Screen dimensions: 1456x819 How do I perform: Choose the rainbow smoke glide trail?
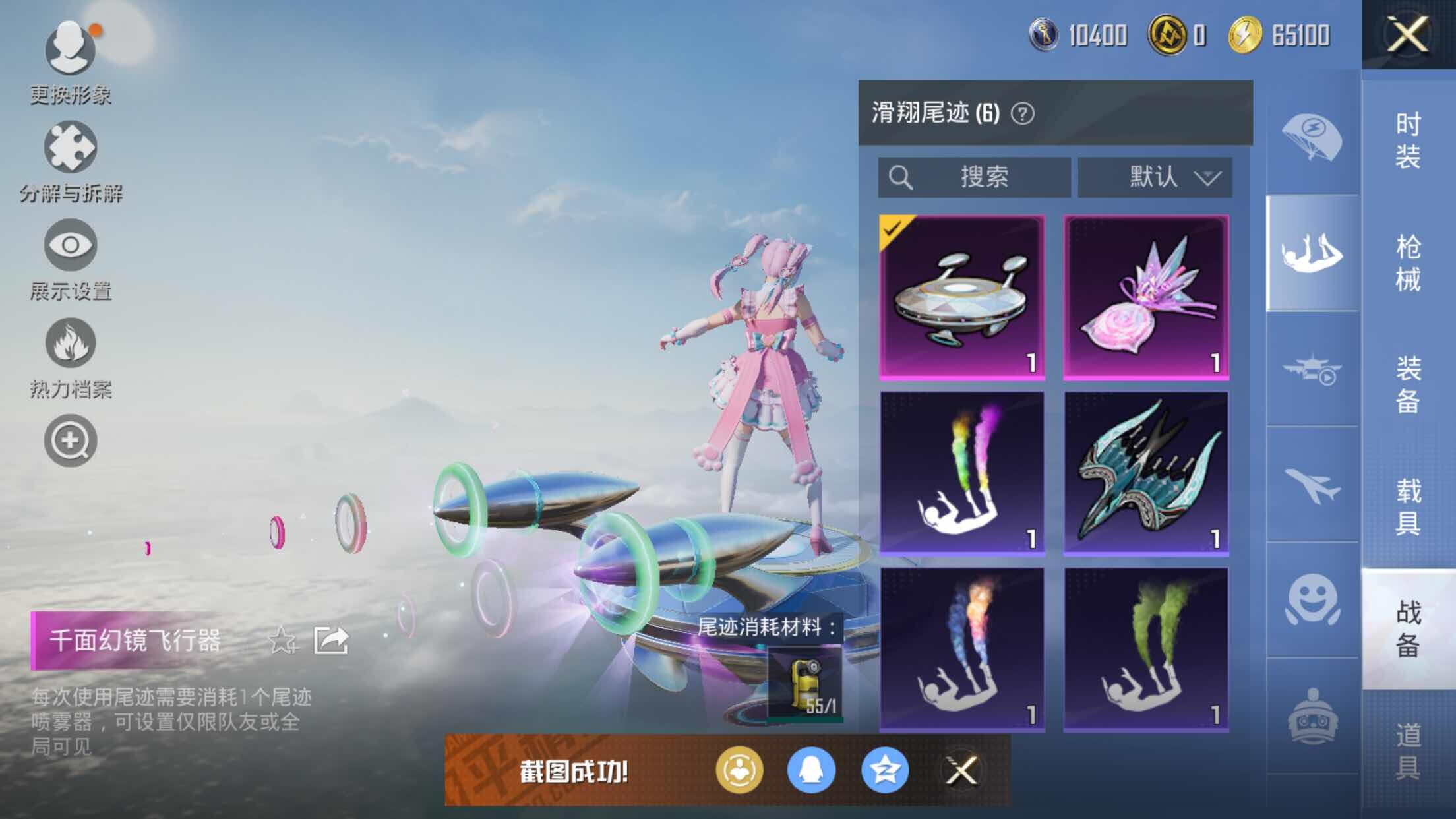(x=961, y=473)
